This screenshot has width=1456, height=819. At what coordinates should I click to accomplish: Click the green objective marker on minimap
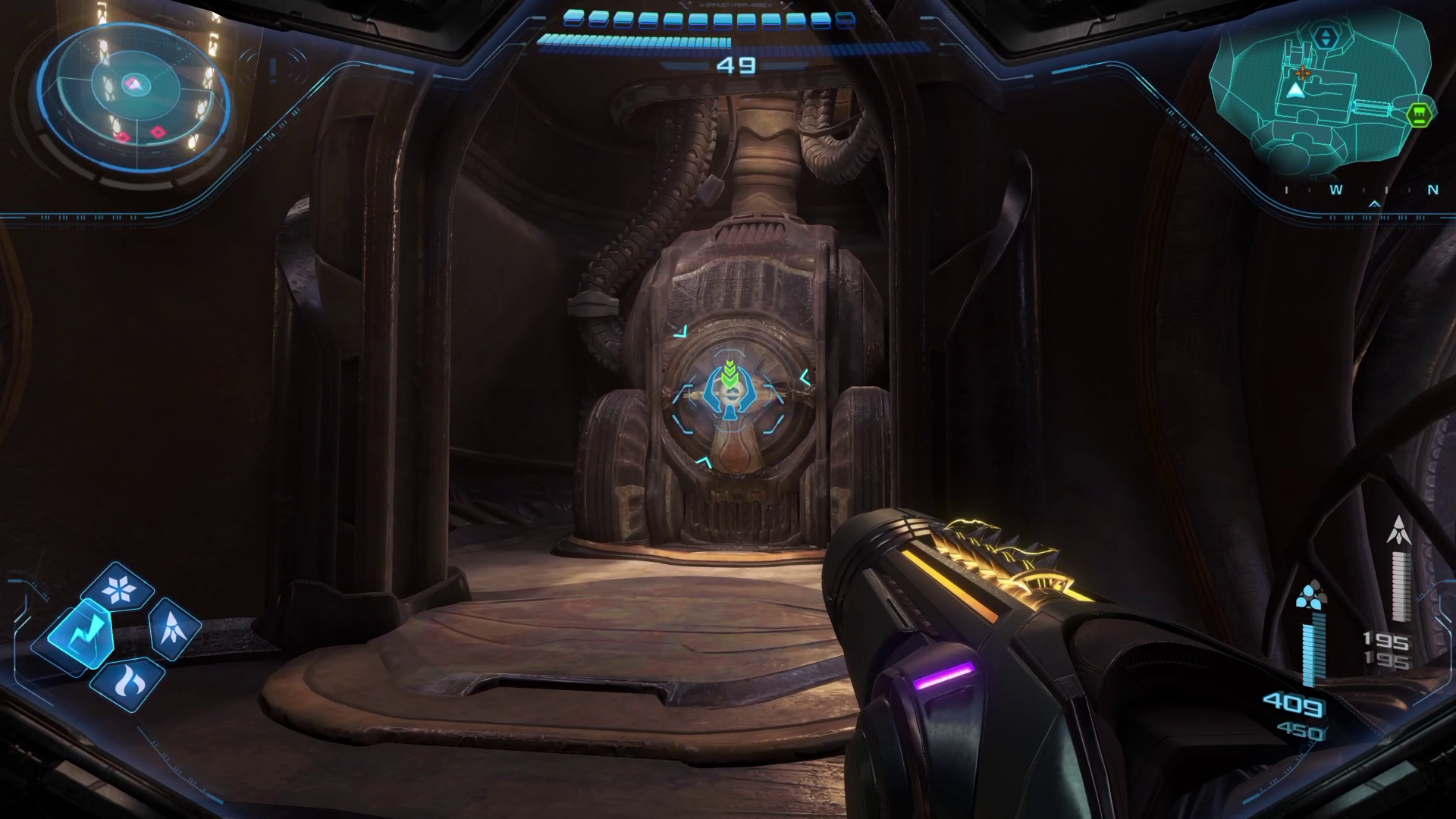point(1420,114)
